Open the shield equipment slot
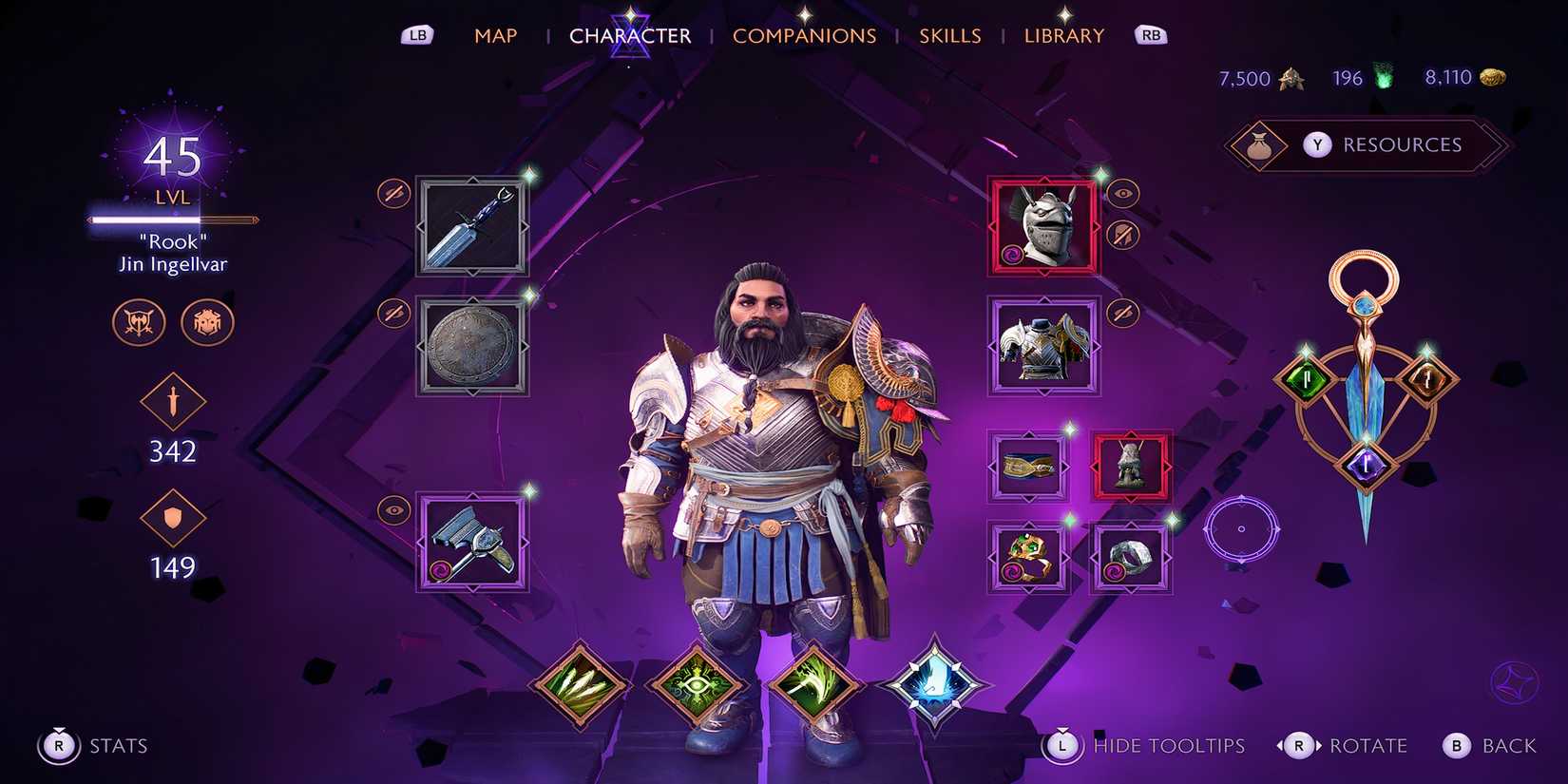The width and height of the screenshot is (1568, 784). pos(472,345)
